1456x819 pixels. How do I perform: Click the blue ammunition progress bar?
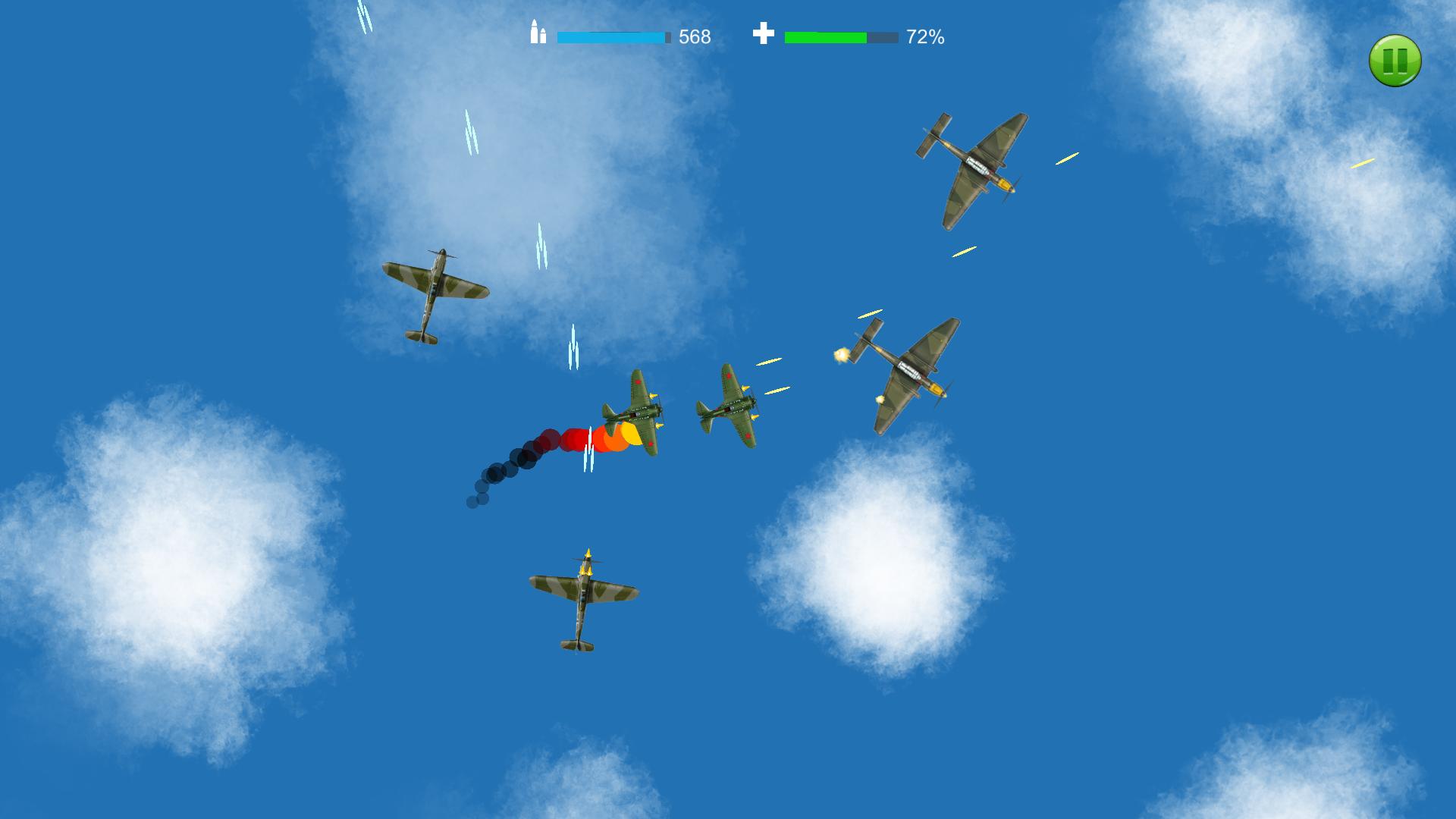(610, 34)
